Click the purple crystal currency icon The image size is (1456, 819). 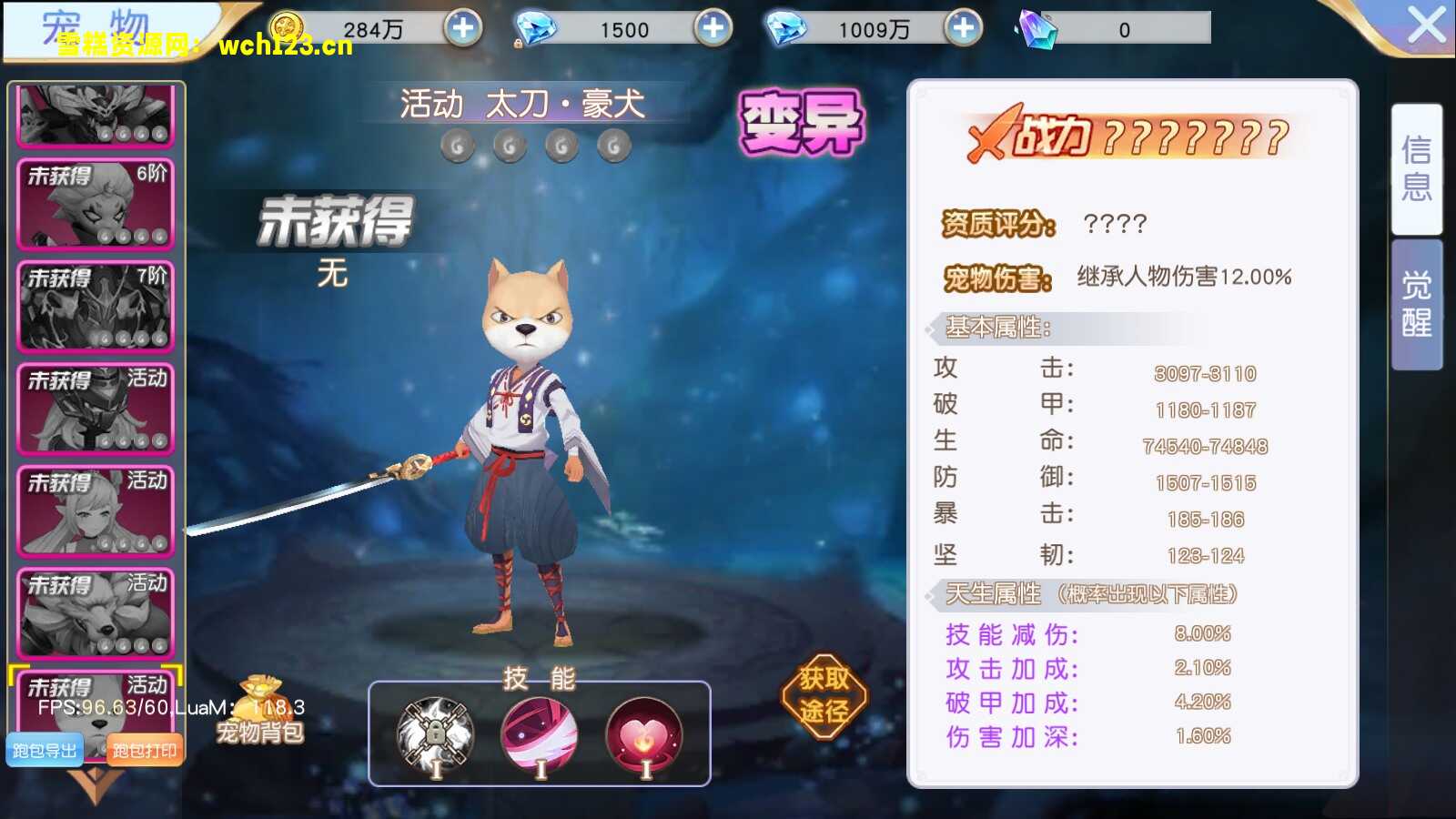pos(1036,28)
